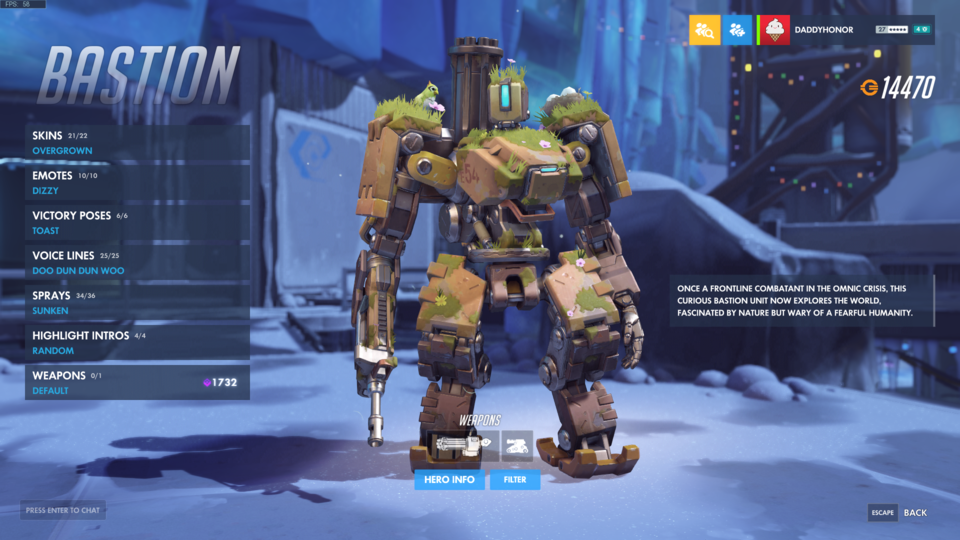Click the Hero Info button
This screenshot has width=960, height=540.
449,480
